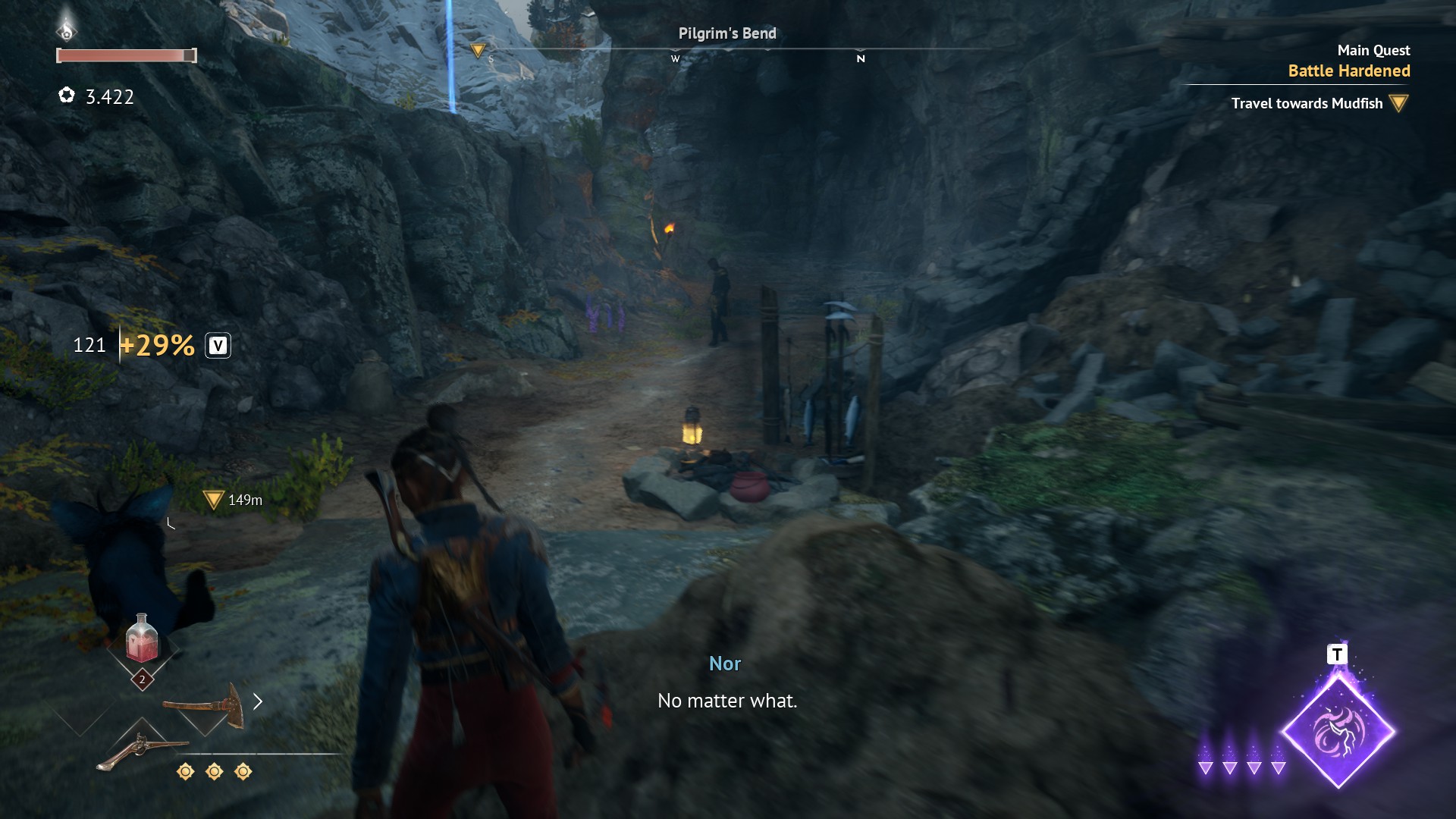Select the flintlock pistol slot
Image resolution: width=1456 pixels, height=819 pixels.
point(142,750)
